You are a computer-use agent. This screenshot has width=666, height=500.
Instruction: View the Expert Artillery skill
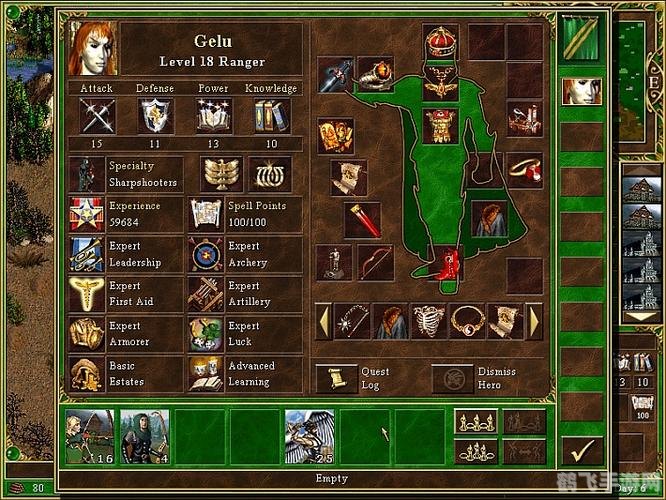[206, 293]
